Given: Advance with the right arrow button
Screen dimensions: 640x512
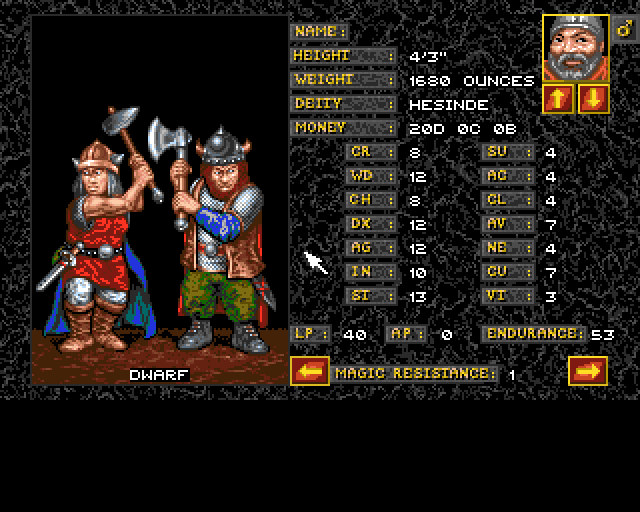Looking at the screenshot, I should pyautogui.click(x=587, y=371).
